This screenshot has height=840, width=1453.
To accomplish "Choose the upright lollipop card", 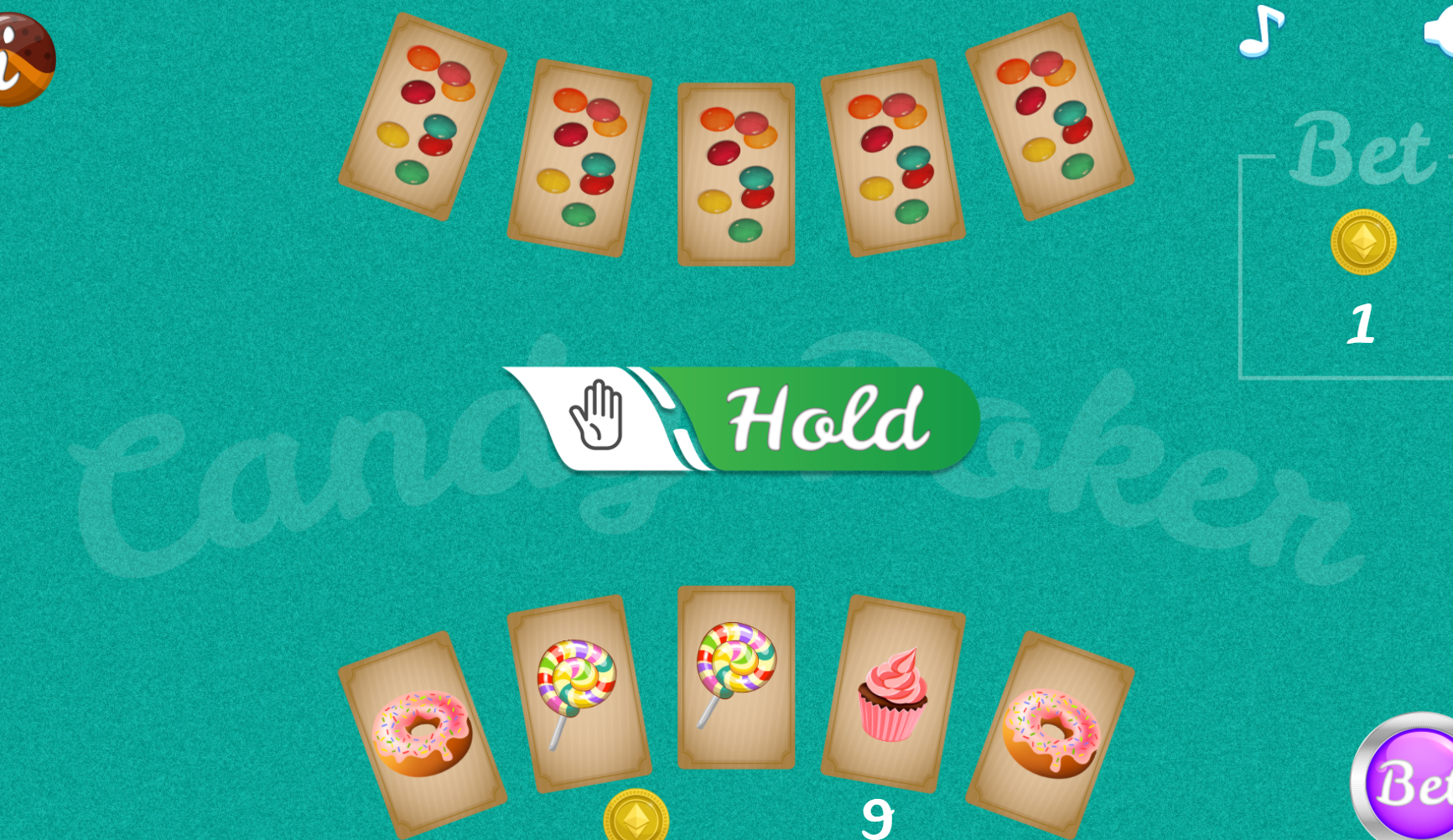I will 735,677.
